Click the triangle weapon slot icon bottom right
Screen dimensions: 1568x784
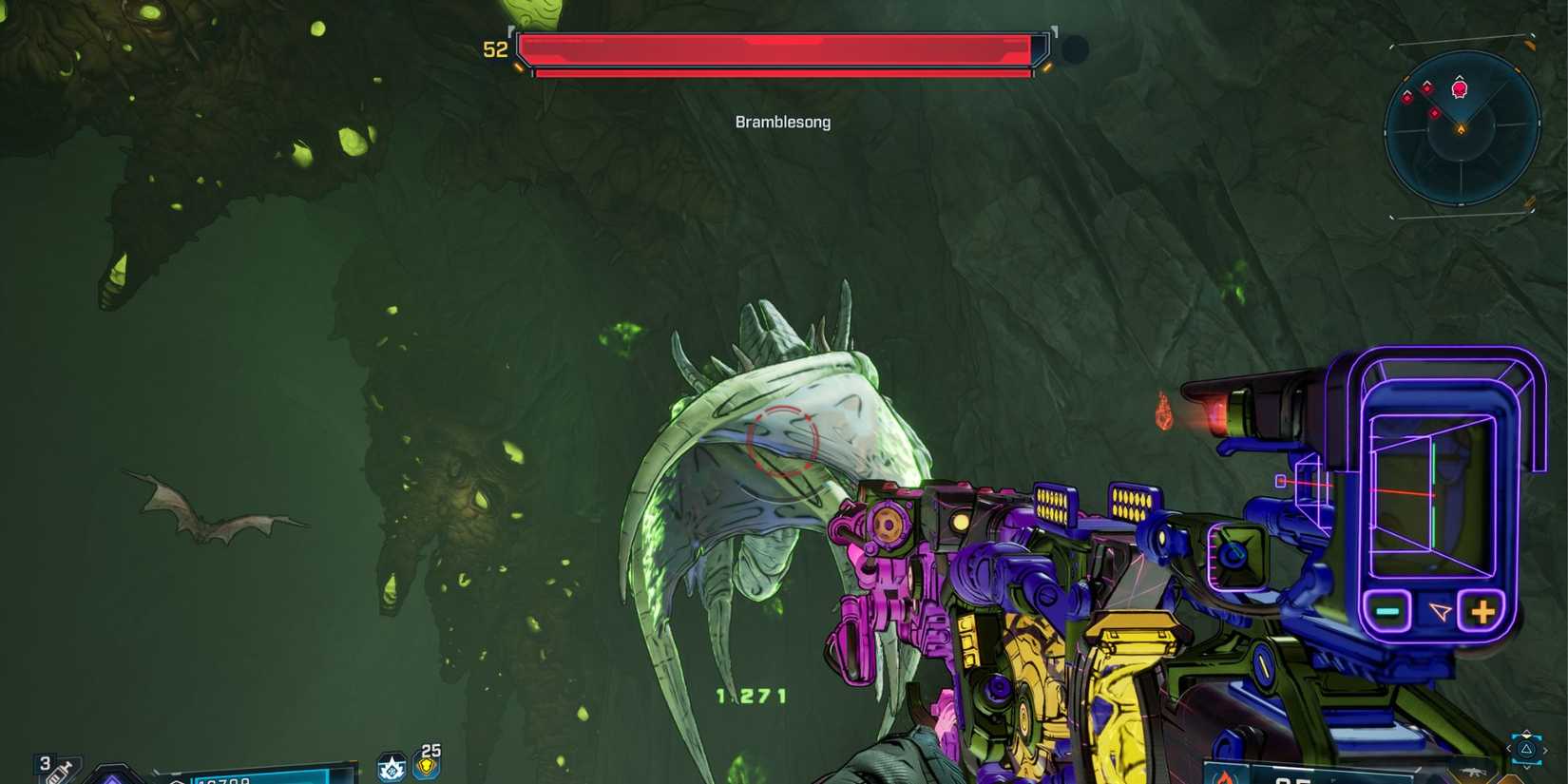point(1526,750)
